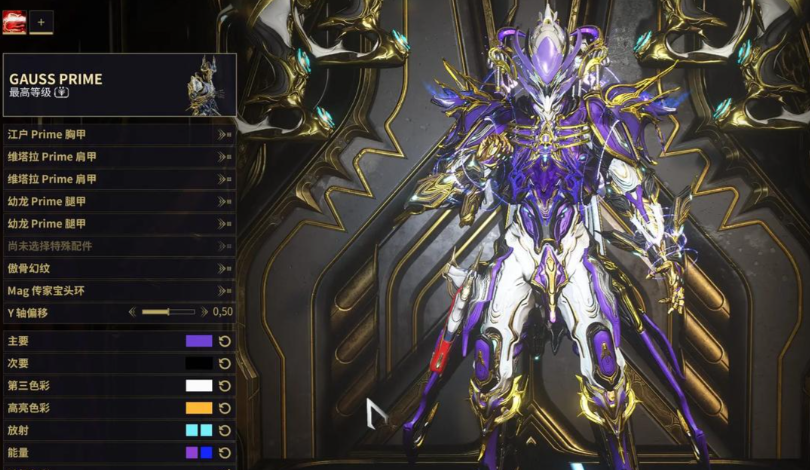Choose a special accessory in 尚未选择特殊配件 row

(119, 246)
